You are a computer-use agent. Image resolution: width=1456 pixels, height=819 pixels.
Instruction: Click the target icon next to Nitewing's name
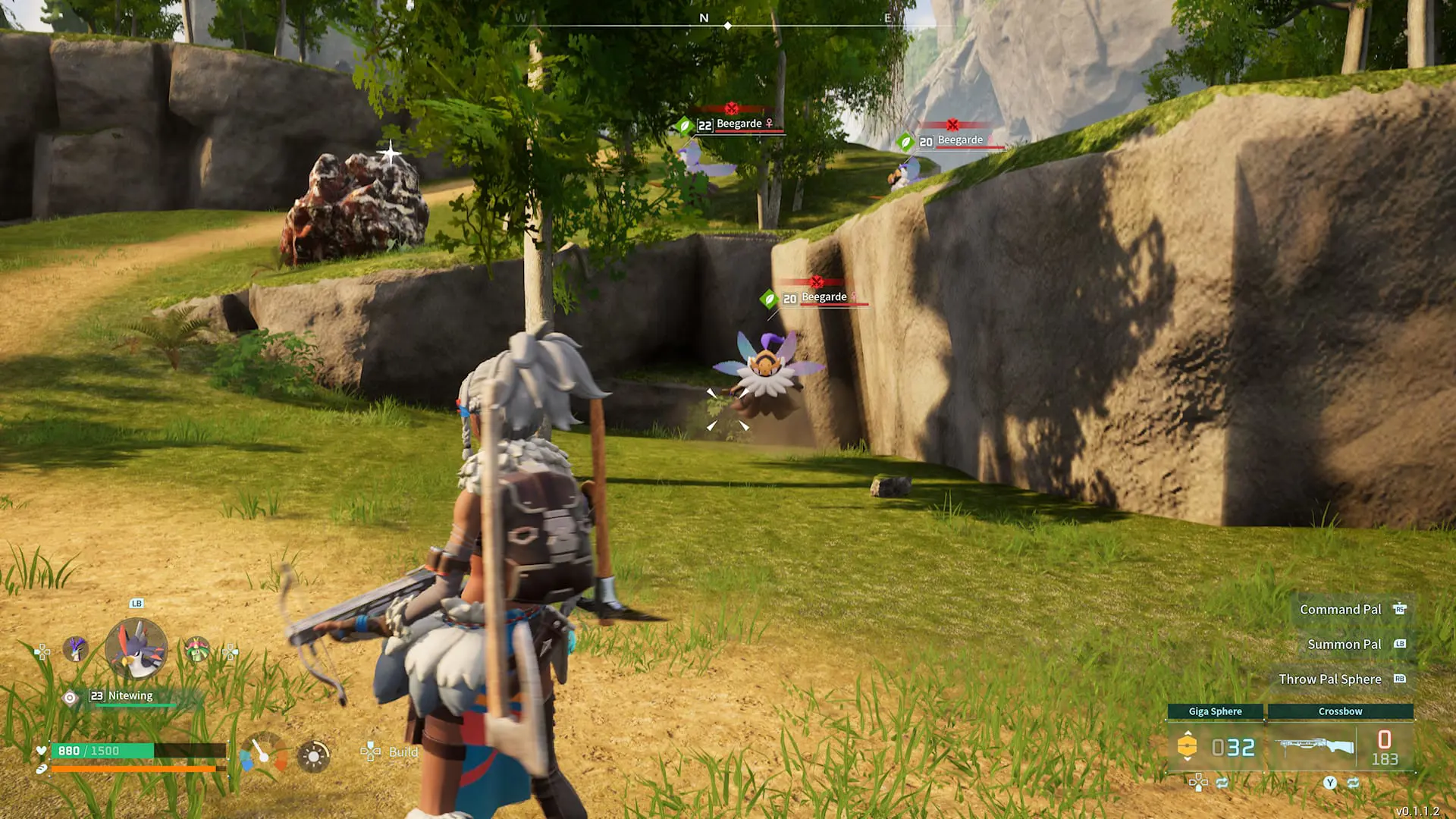(70, 698)
